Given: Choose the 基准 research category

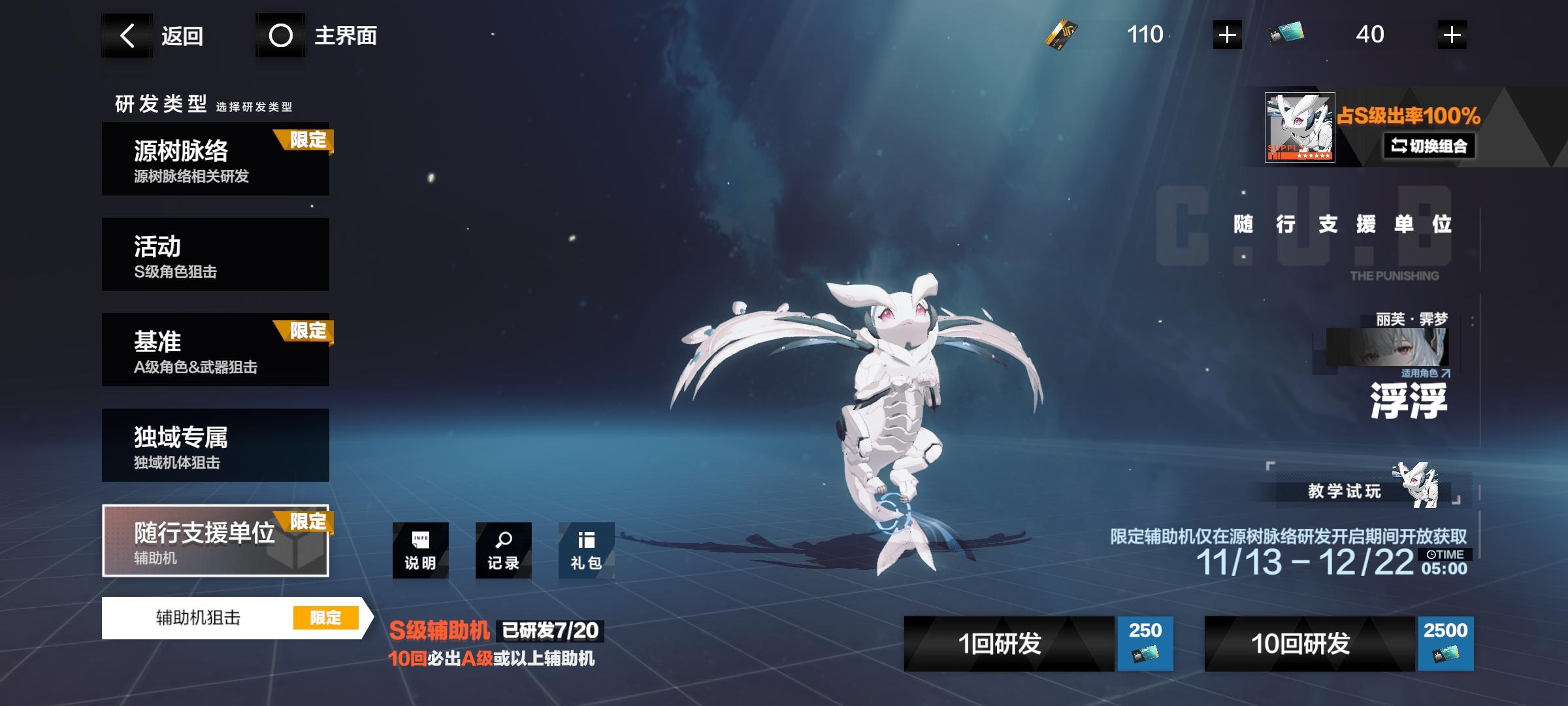Looking at the screenshot, I should pos(216,350).
